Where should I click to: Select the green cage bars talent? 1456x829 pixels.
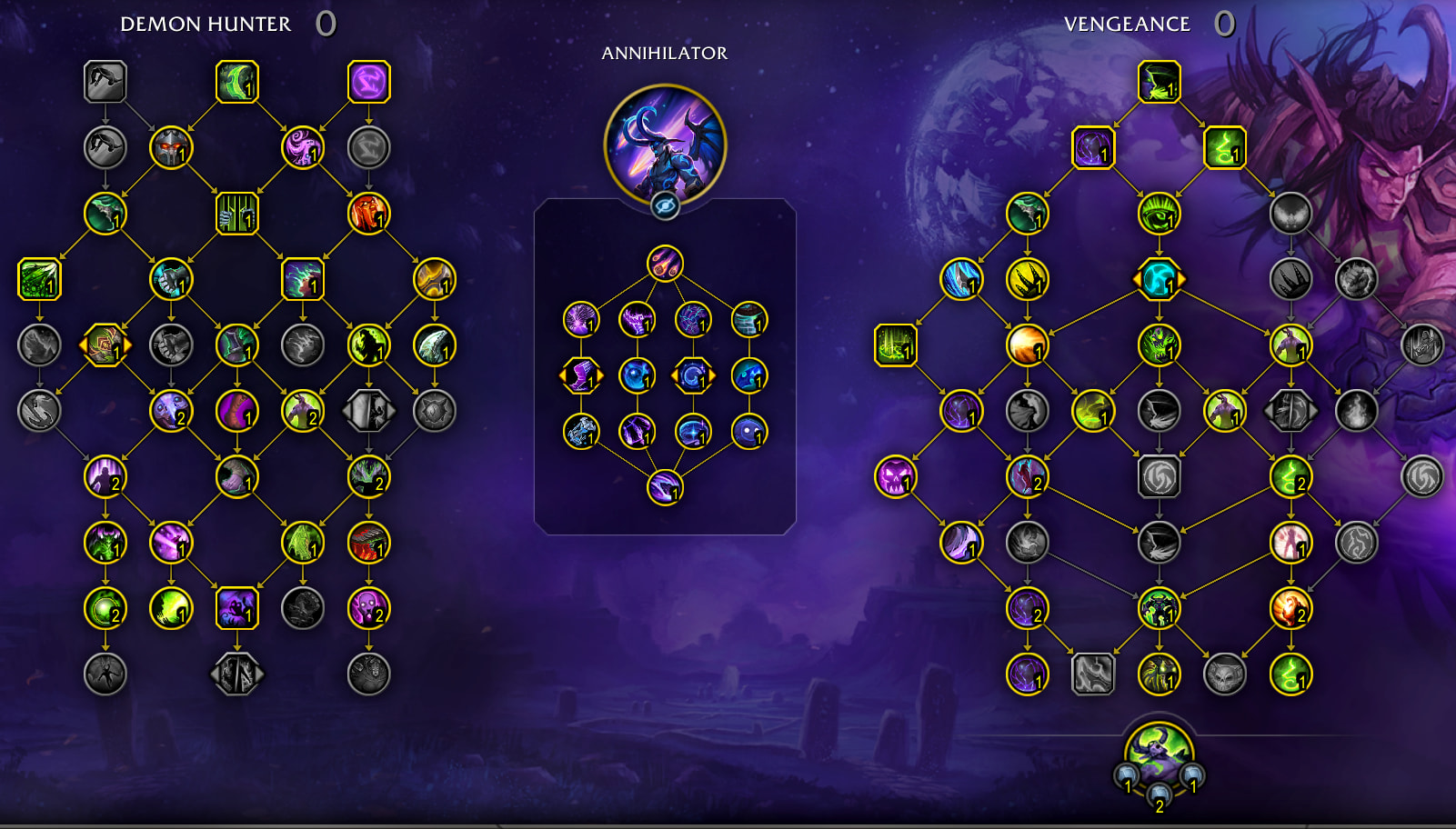coord(237,214)
